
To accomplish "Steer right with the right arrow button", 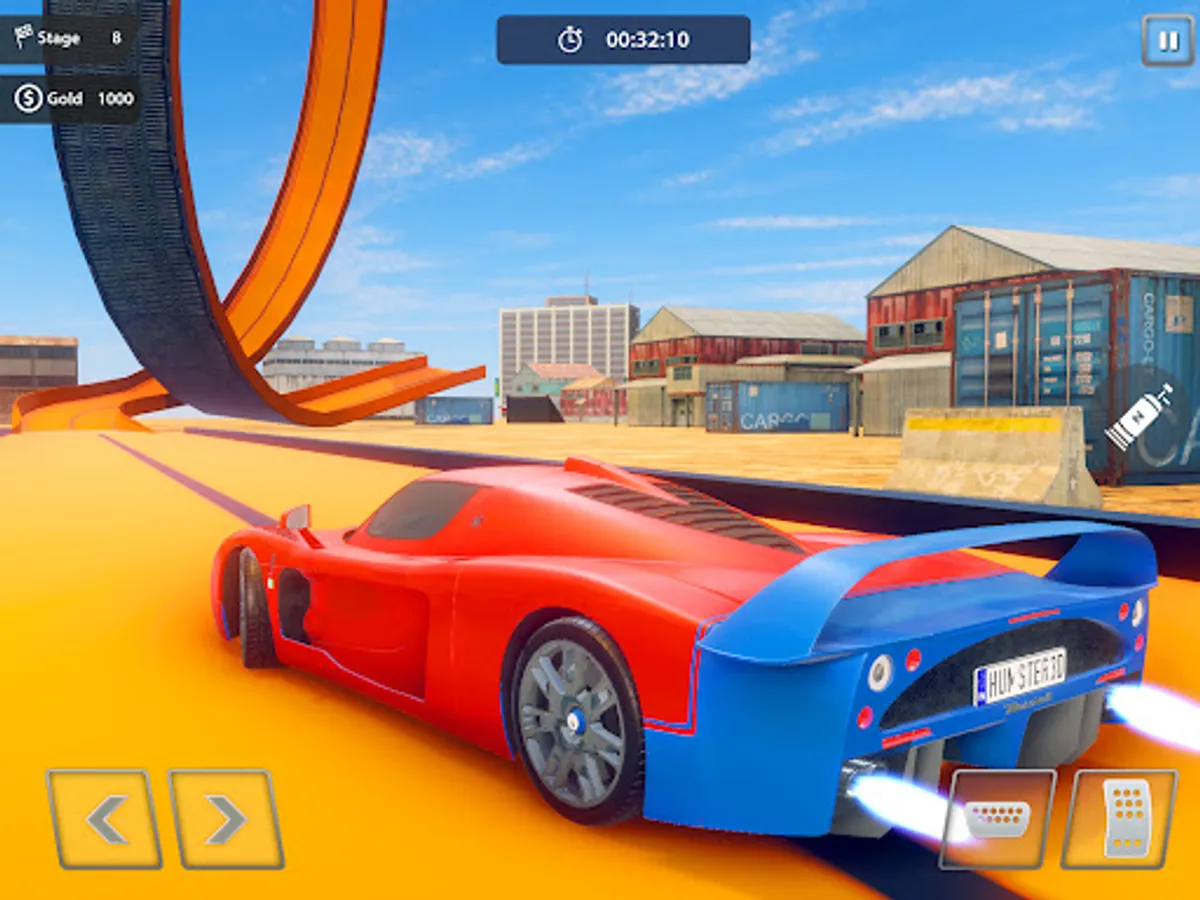I will click(226, 819).
